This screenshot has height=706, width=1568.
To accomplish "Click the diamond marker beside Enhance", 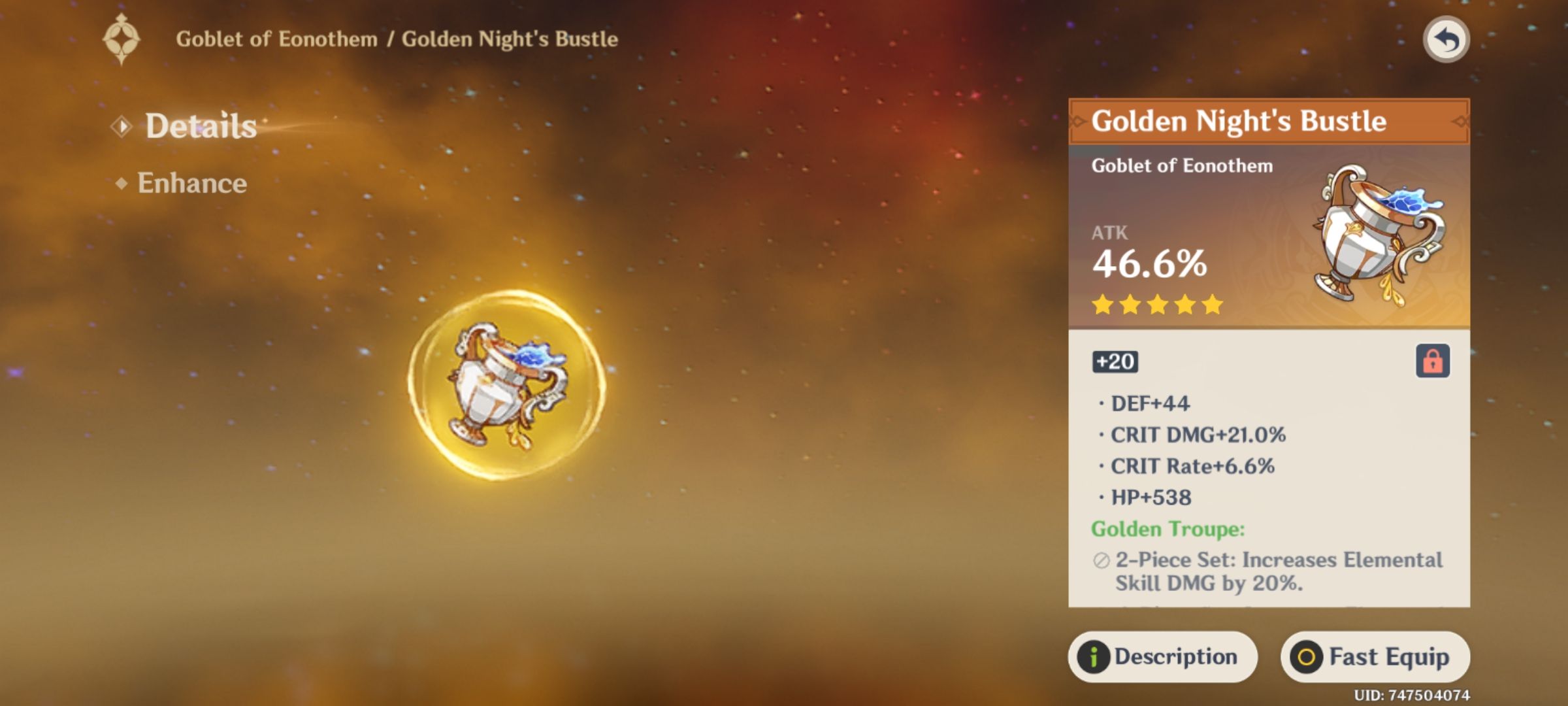I will point(123,185).
